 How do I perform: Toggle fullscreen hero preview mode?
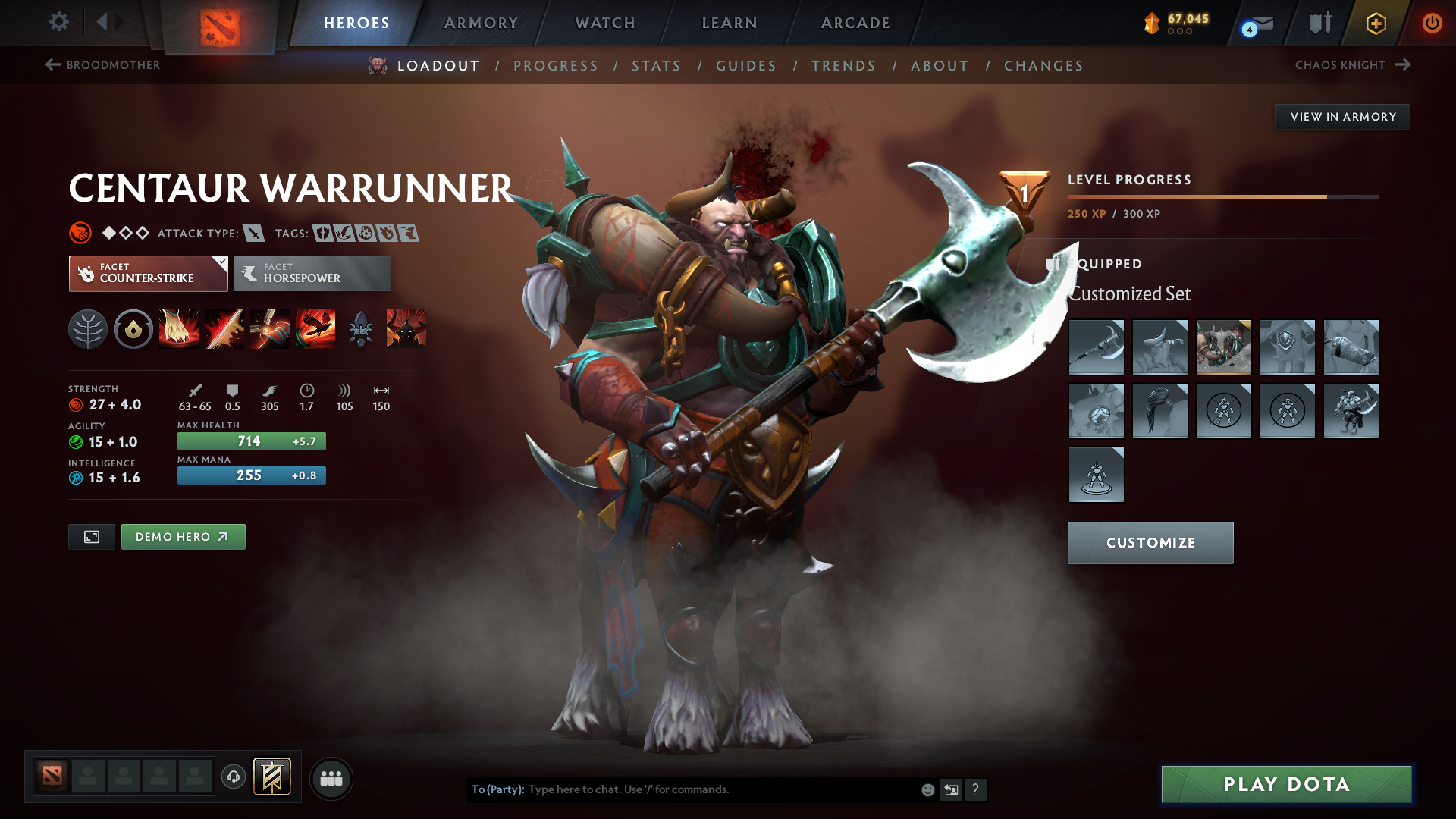click(91, 536)
